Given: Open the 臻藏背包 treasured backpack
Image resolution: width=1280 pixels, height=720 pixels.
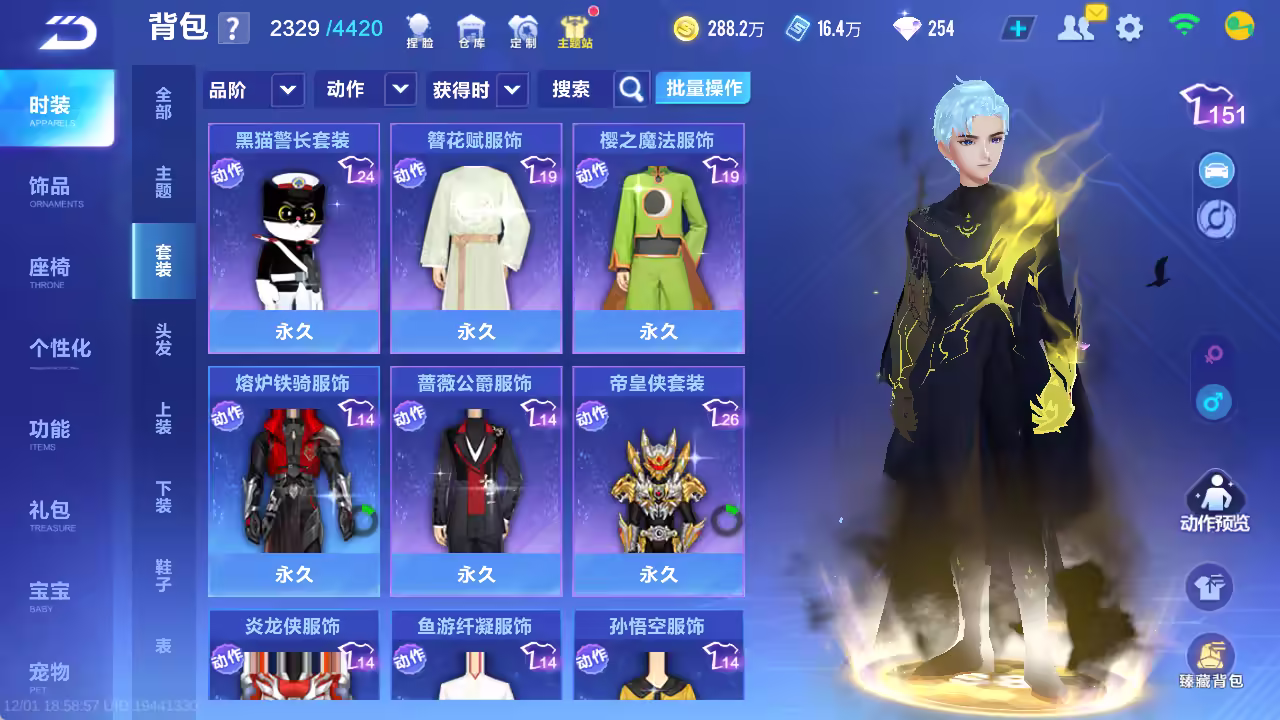Looking at the screenshot, I should tap(1210, 662).
